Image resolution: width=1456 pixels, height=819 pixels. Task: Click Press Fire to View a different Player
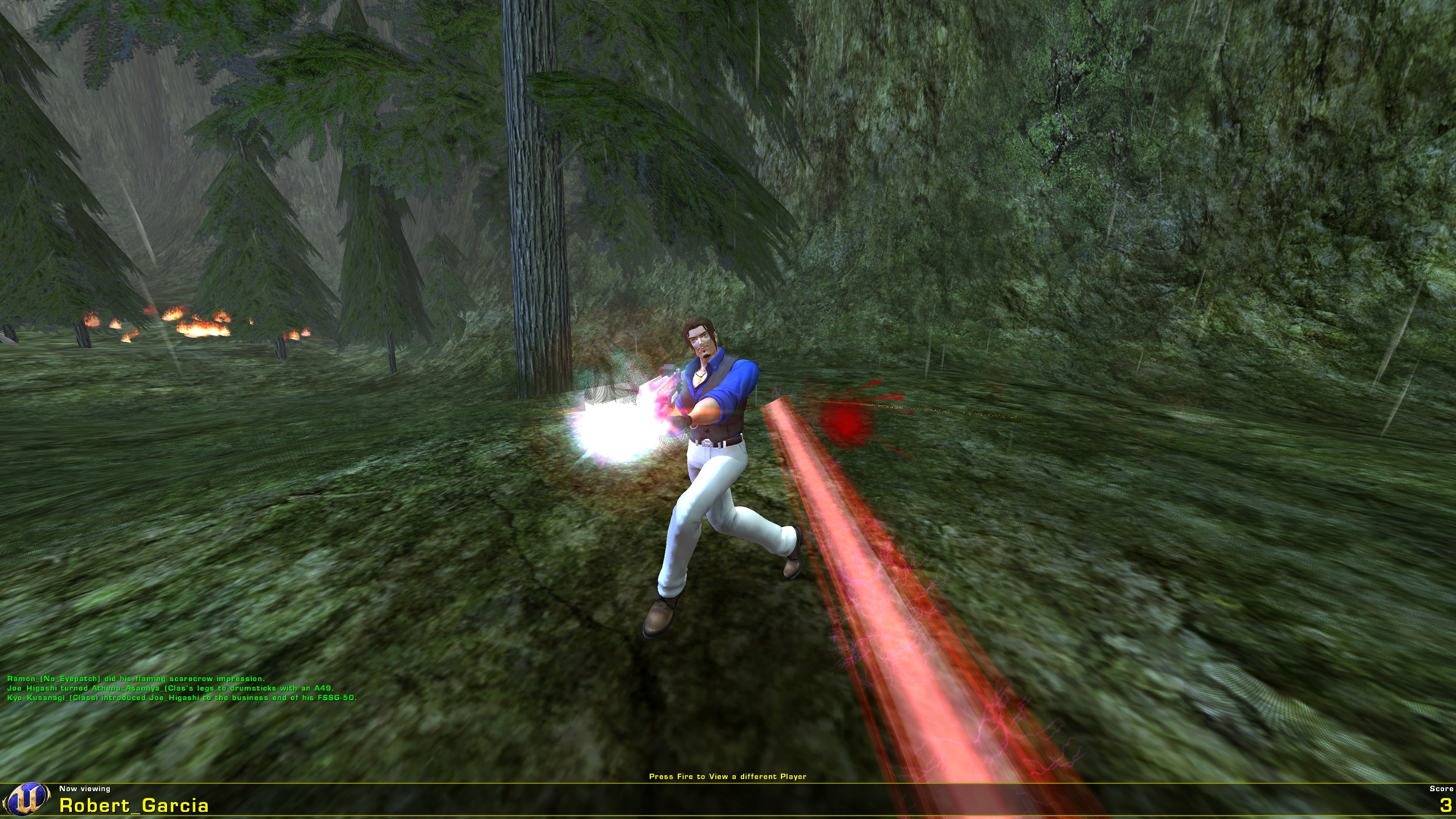point(728,777)
